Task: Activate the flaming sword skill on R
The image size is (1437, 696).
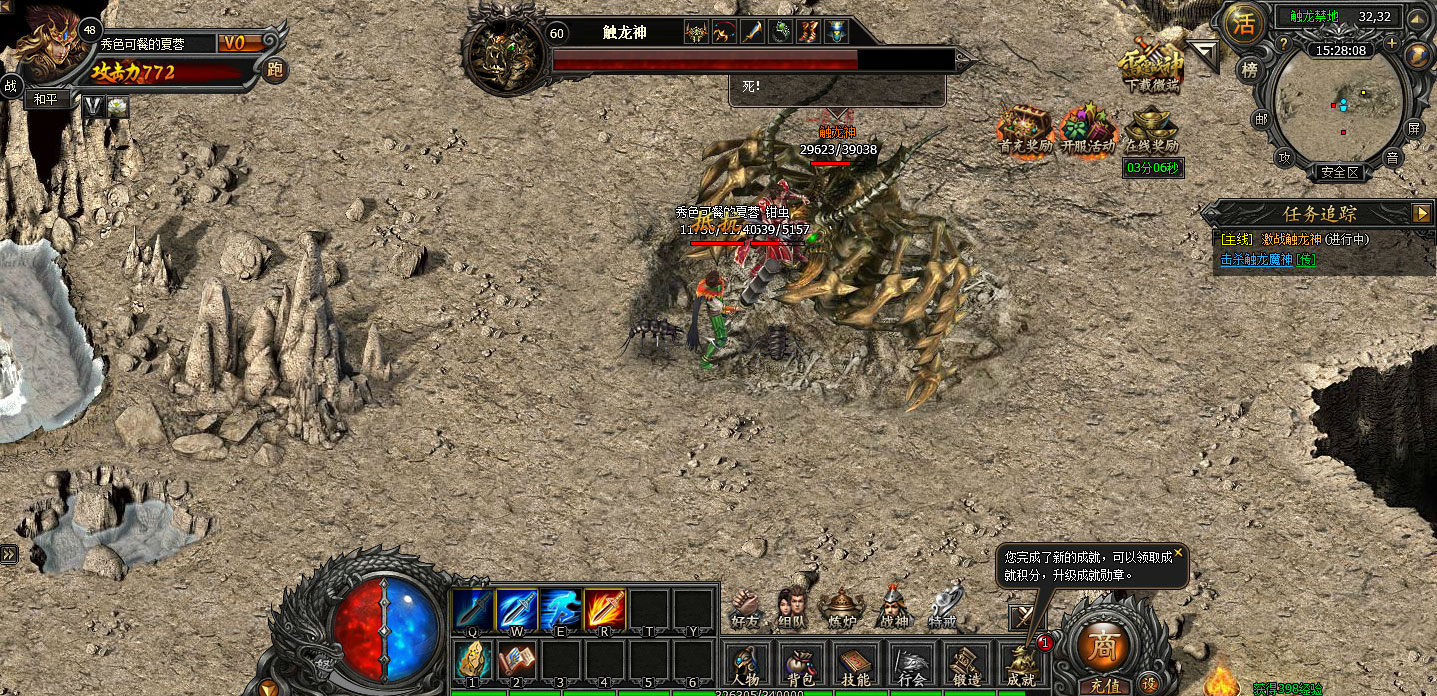Action: tap(605, 610)
